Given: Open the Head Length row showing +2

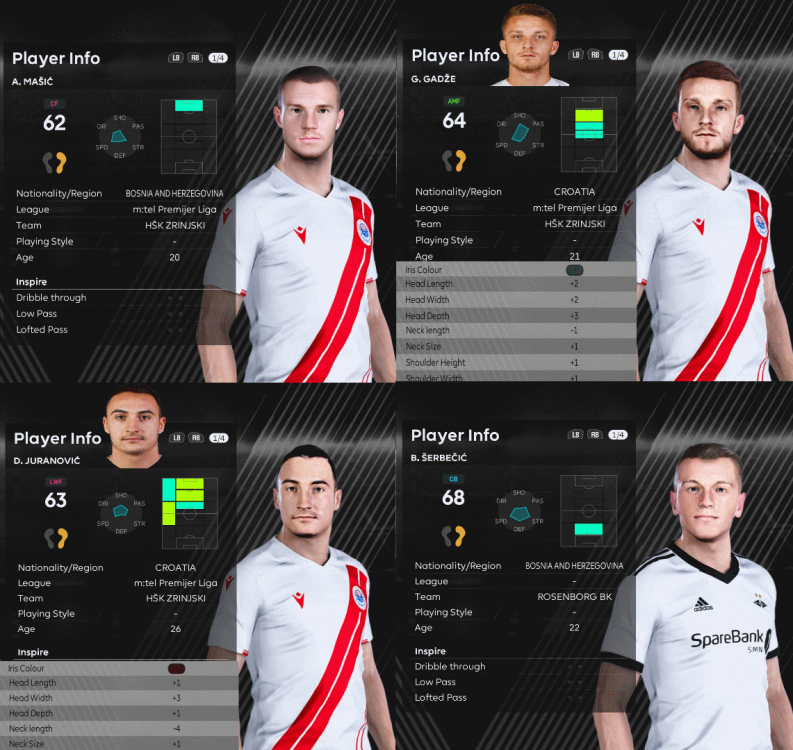Looking at the screenshot, I should 516,285.
